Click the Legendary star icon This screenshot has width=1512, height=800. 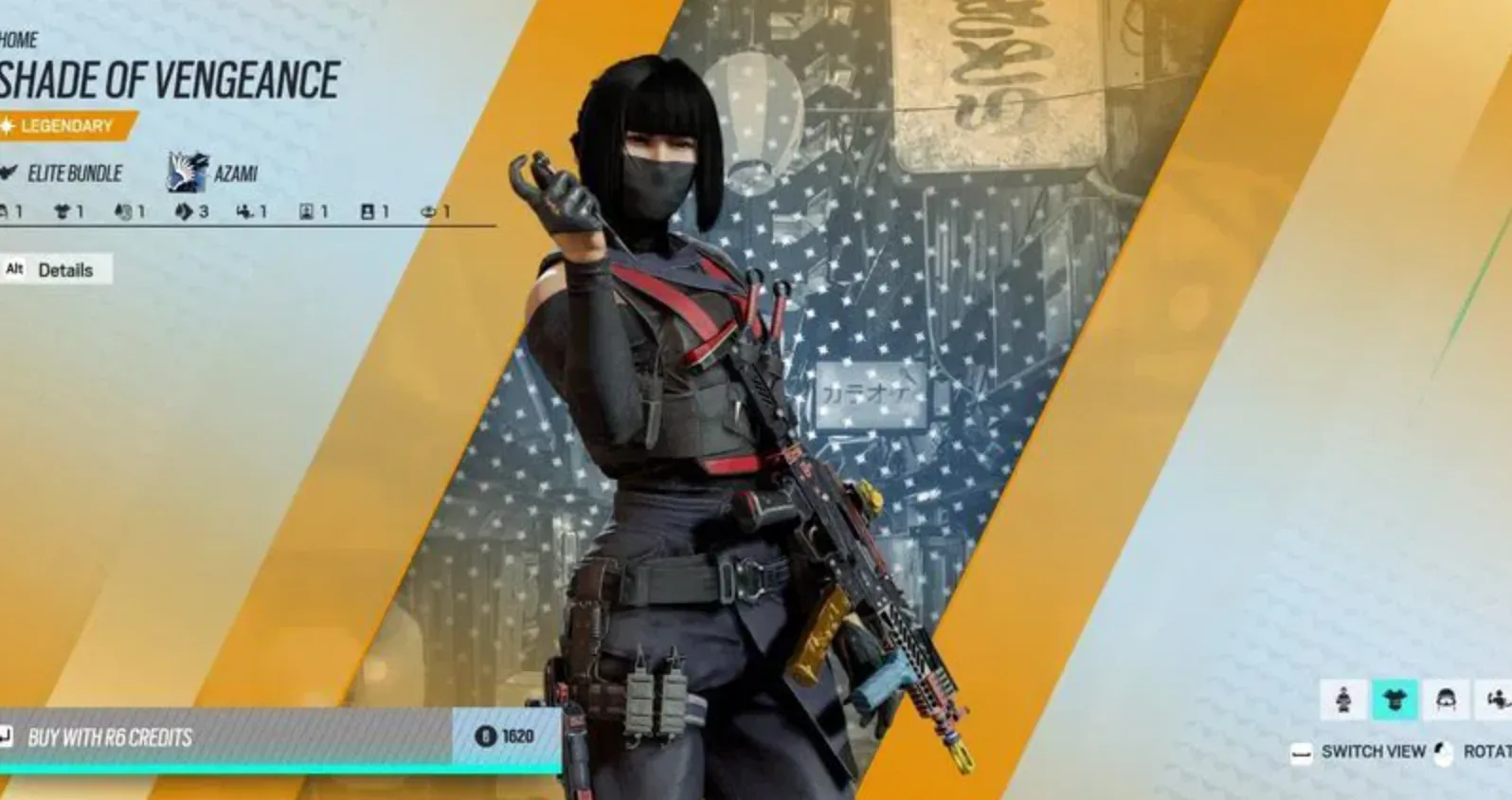8,122
